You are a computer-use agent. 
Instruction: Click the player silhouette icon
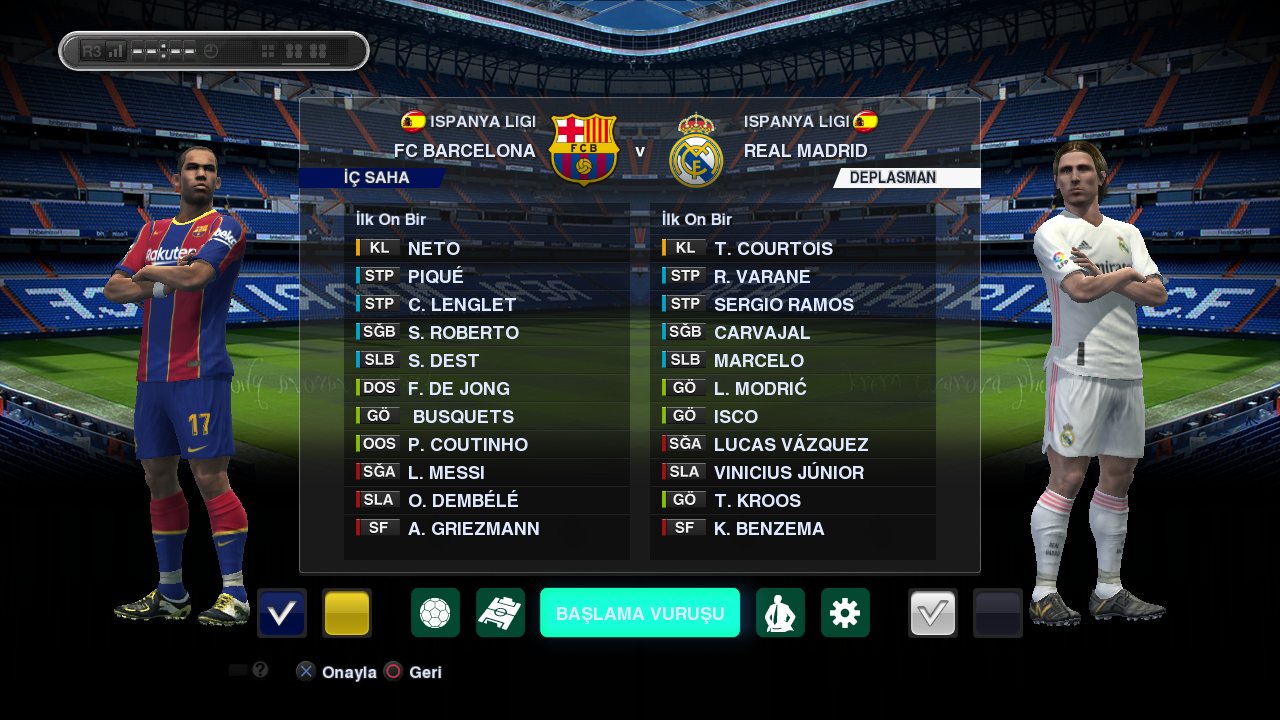tap(780, 613)
